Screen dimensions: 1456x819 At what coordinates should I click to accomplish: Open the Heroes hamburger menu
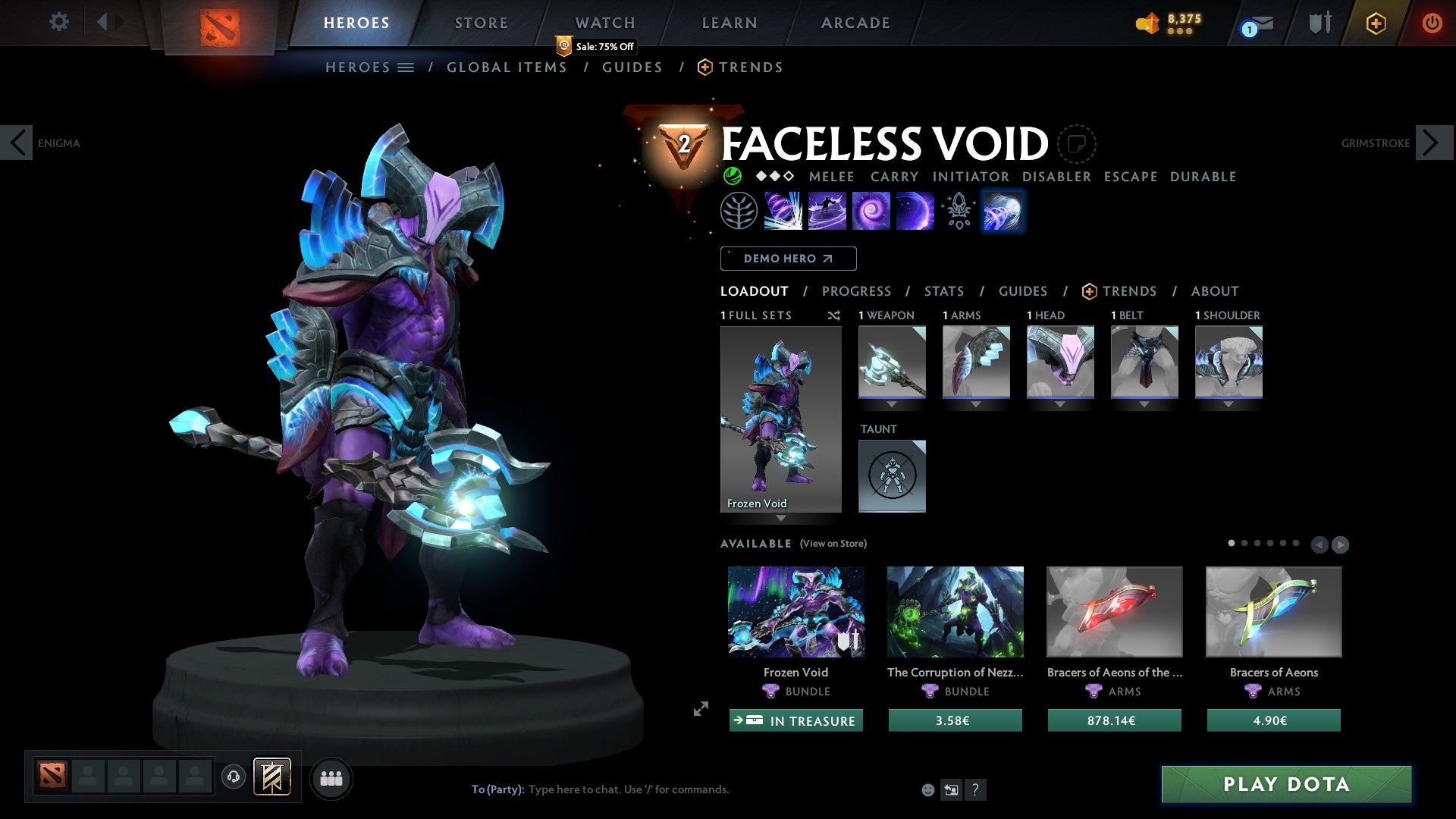[x=407, y=67]
